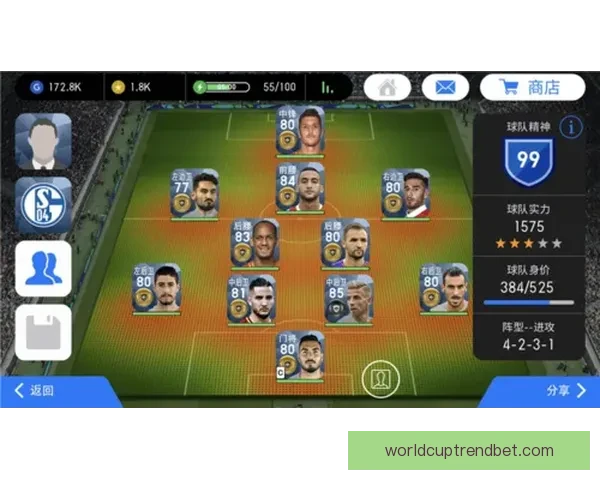Select the 门将 goalkeeper card
This screenshot has height=480, width=600.
coord(300,356)
